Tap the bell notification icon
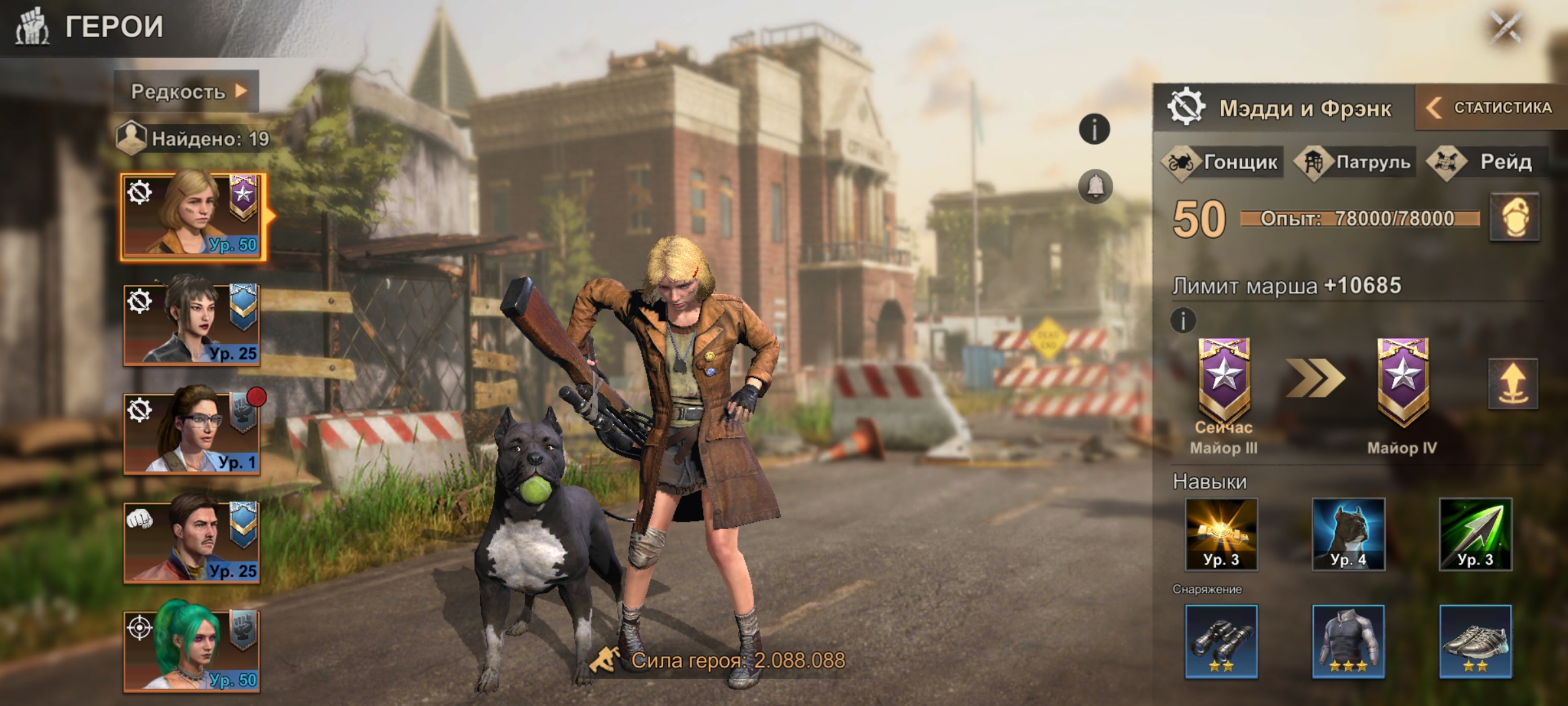Screen dimensions: 1568x706 (x=1095, y=187)
